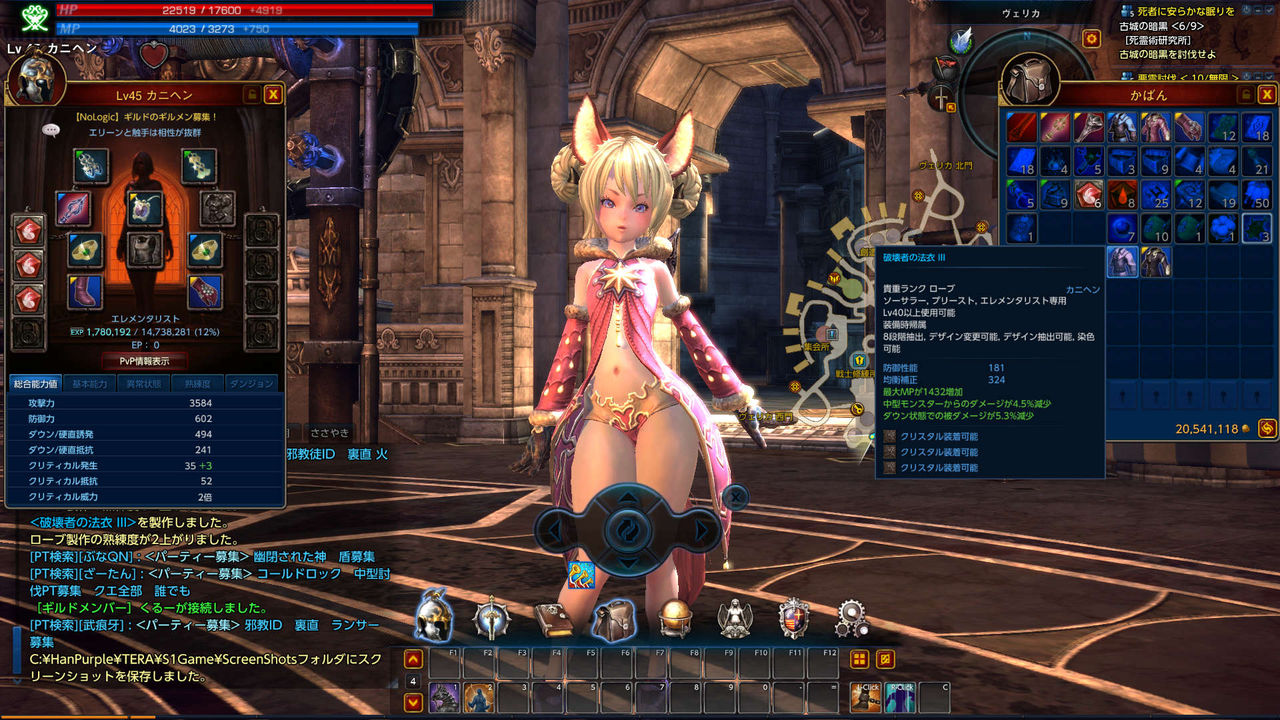Image resolution: width=1280 pixels, height=720 pixels.
Task: Select the equipped boots slot
Action: pyautogui.click(x=86, y=292)
